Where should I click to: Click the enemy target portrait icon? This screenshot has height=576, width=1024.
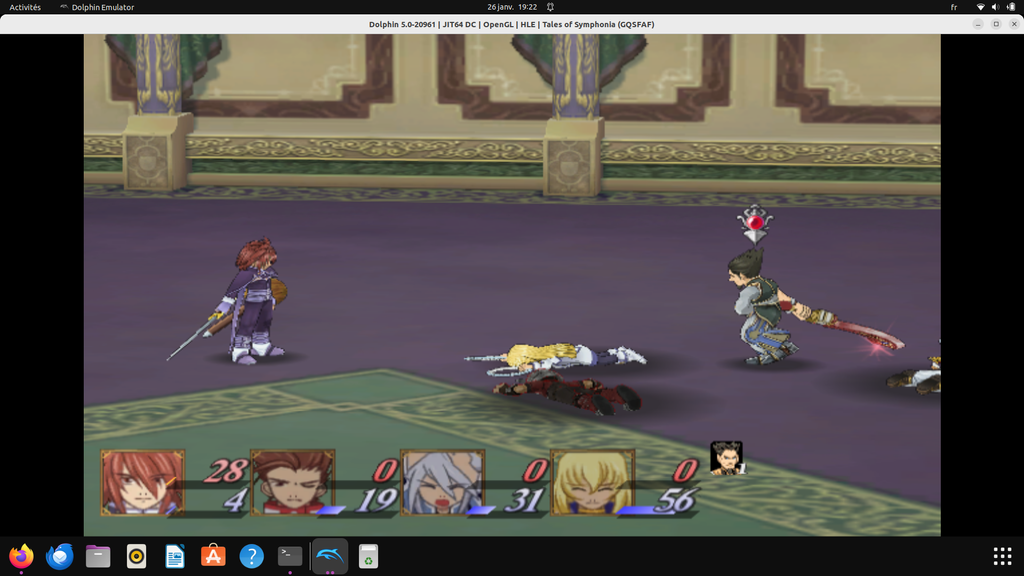pos(727,458)
